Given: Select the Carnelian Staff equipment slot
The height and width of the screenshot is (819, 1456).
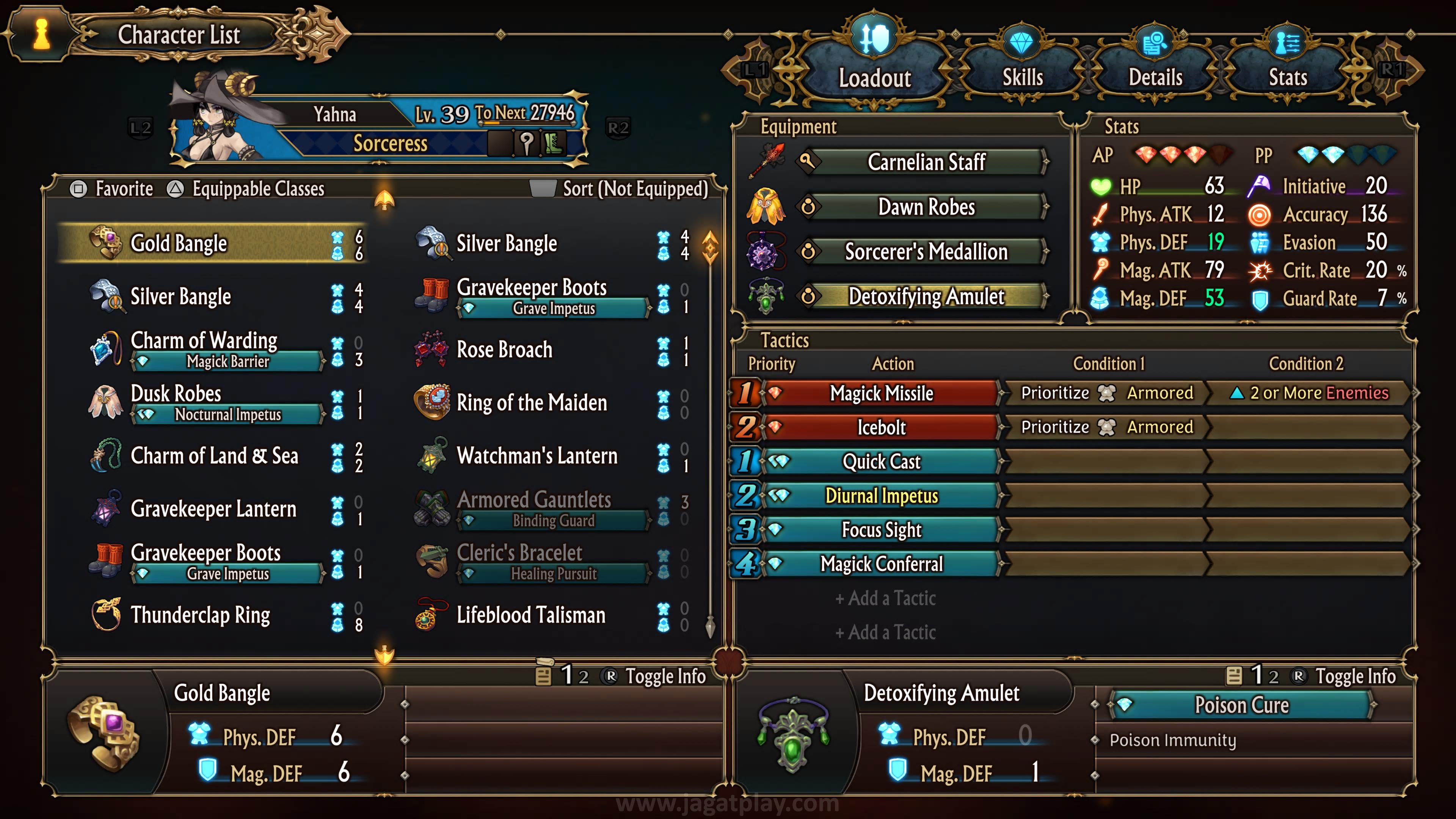Looking at the screenshot, I should click(x=926, y=162).
